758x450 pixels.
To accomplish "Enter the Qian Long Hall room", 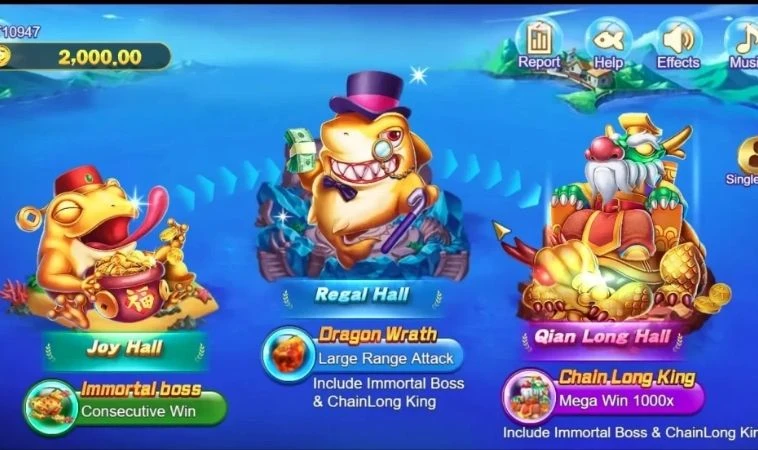I will pos(603,336).
